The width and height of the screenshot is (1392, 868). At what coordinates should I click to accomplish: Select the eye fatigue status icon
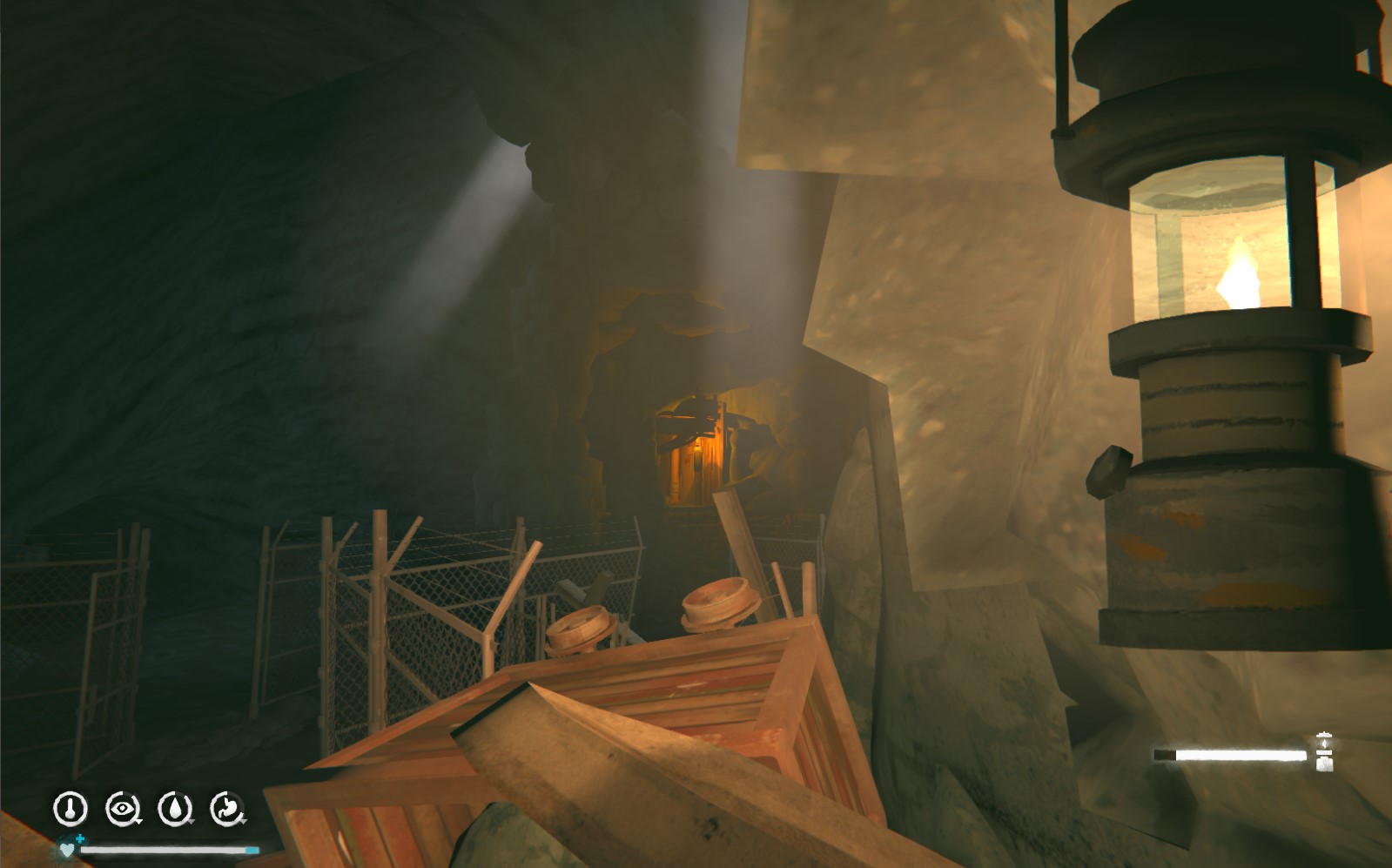[x=123, y=809]
